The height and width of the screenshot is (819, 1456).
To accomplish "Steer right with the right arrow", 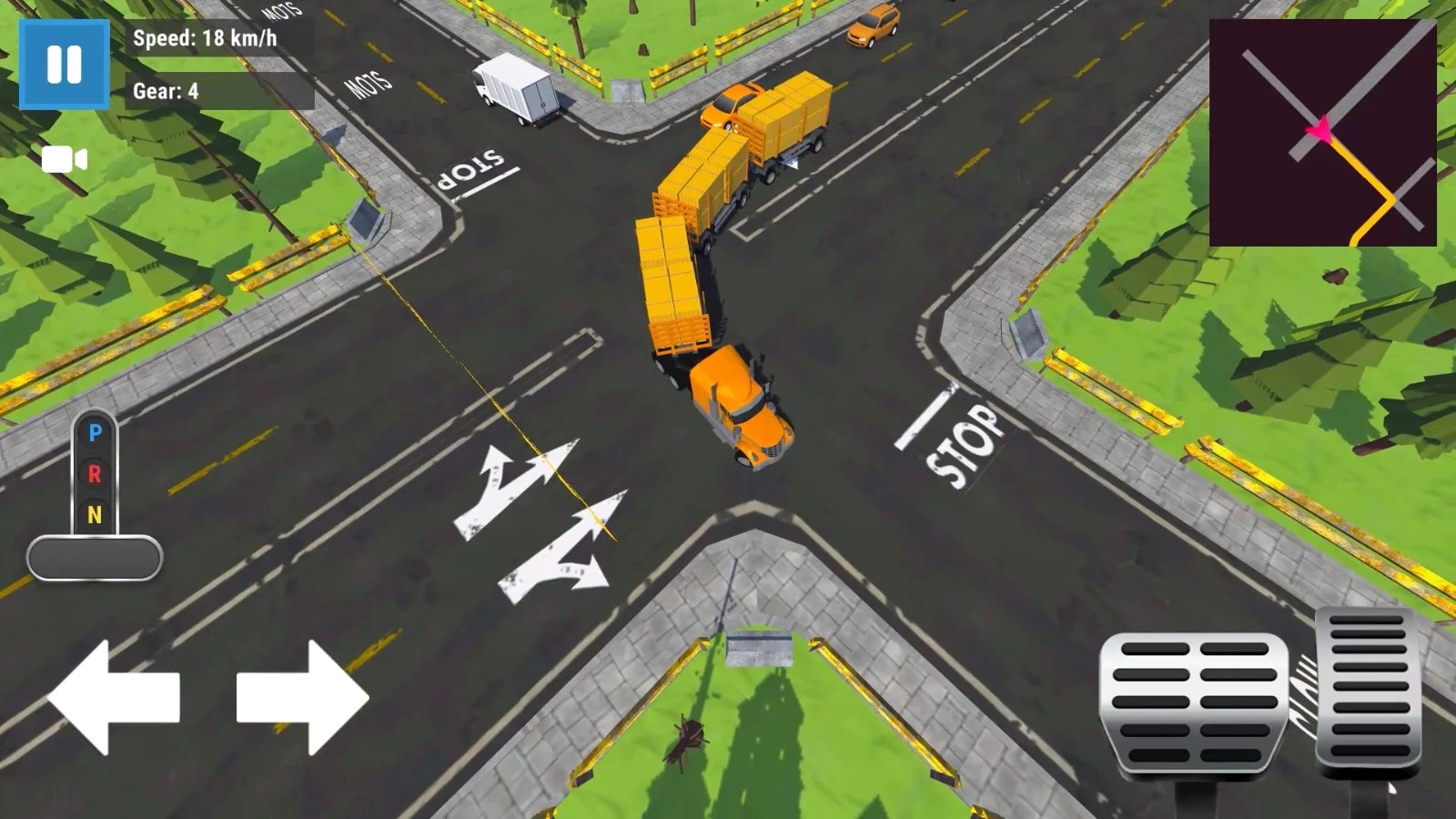I will click(302, 697).
